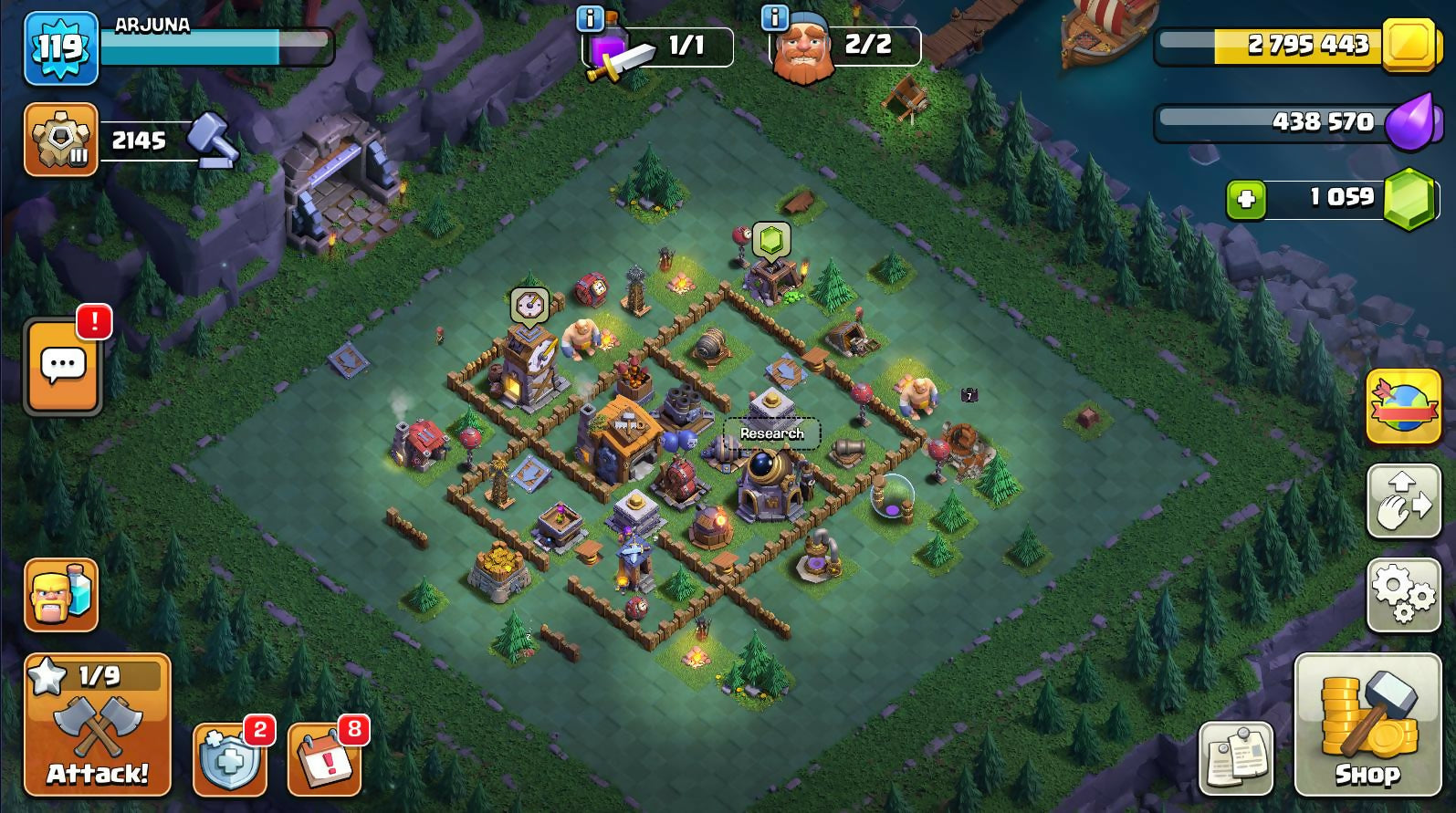1456x813 pixels.
Task: Open the Settings gears button
Action: tap(1403, 595)
